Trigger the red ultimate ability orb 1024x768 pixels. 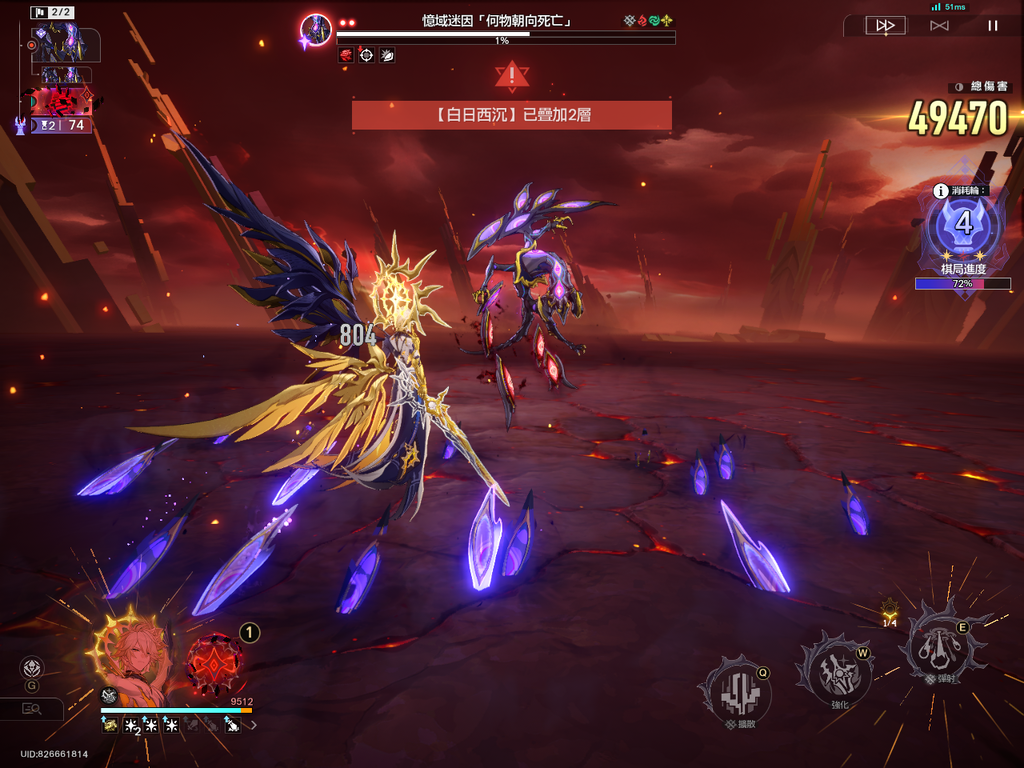[214, 663]
